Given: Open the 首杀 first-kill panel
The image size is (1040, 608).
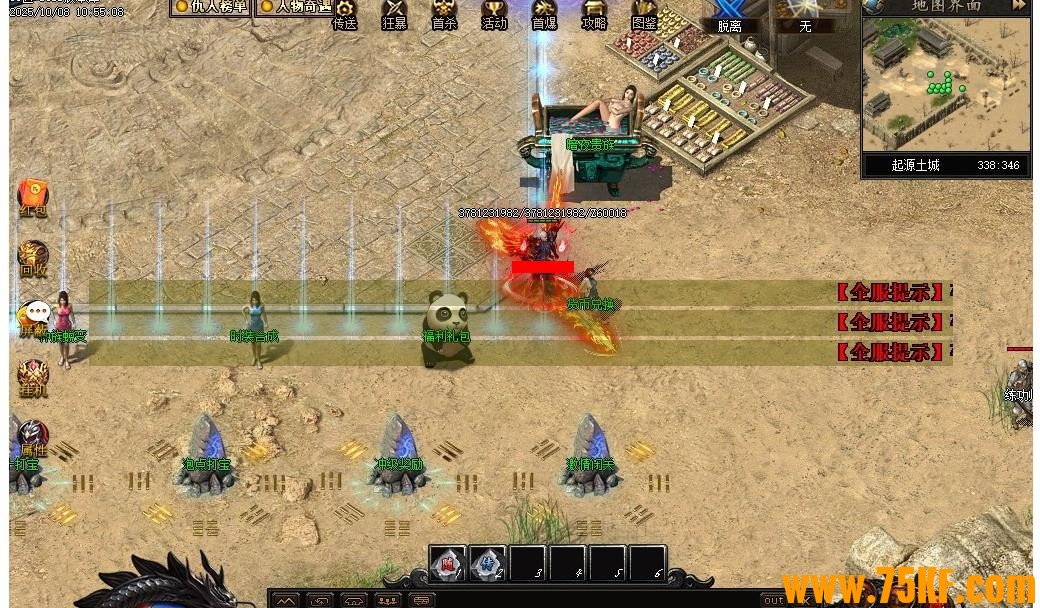Looking at the screenshot, I should click(444, 13).
